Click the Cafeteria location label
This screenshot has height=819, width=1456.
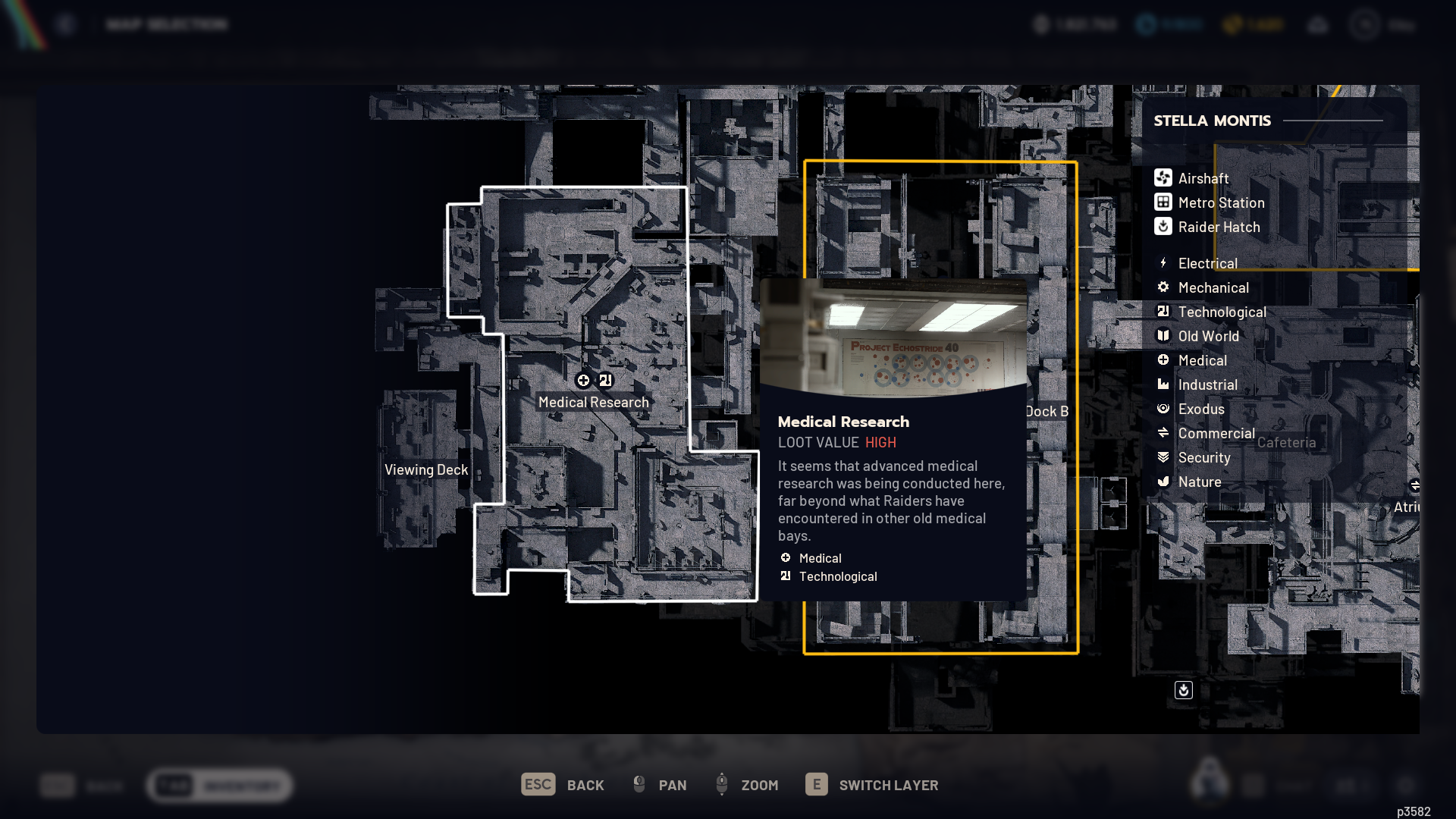coord(1286,442)
